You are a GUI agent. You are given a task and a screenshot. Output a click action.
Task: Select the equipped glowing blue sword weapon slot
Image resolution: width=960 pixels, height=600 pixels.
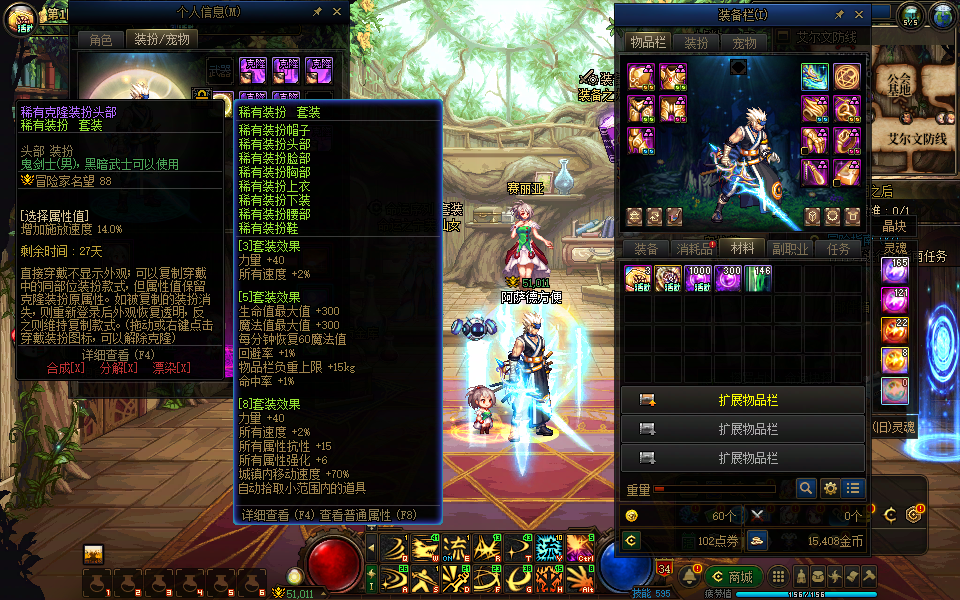pyautogui.click(x=814, y=77)
